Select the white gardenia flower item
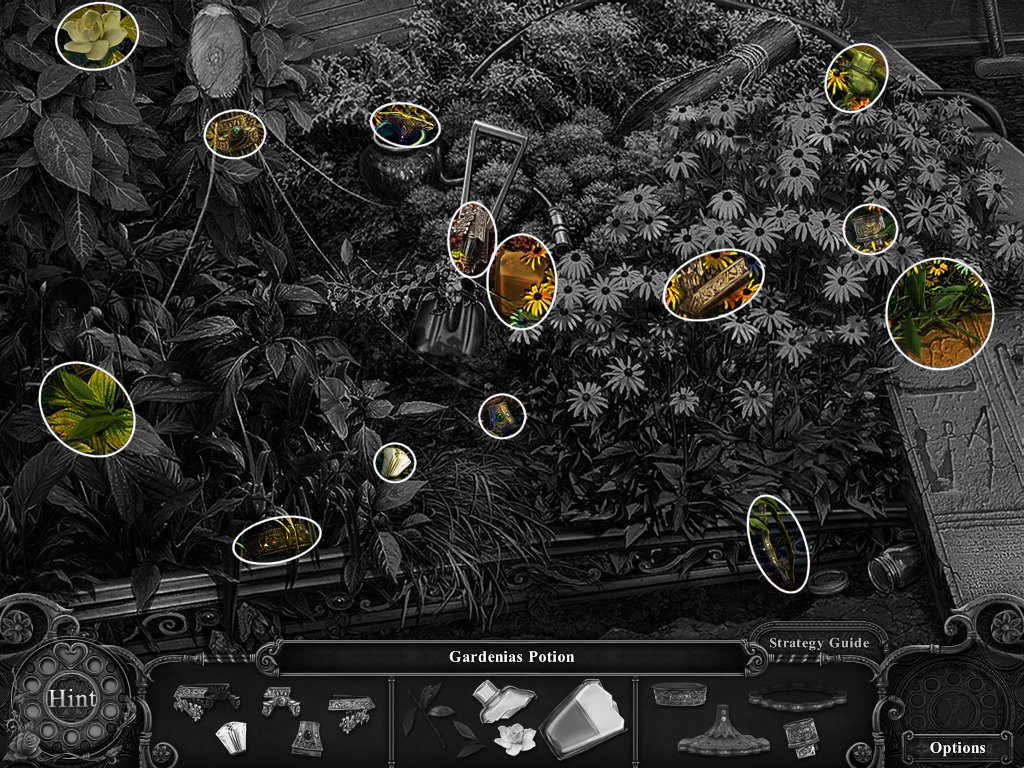 click(516, 739)
